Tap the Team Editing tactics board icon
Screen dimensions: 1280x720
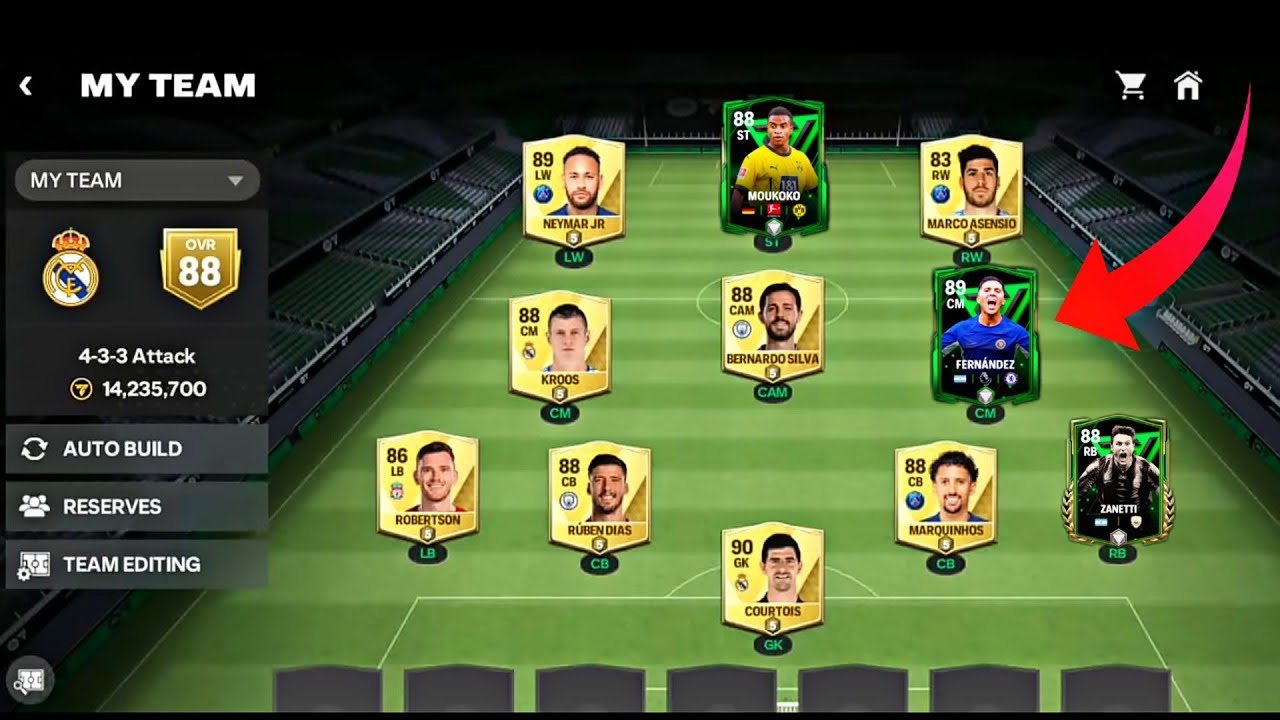[x=34, y=565]
